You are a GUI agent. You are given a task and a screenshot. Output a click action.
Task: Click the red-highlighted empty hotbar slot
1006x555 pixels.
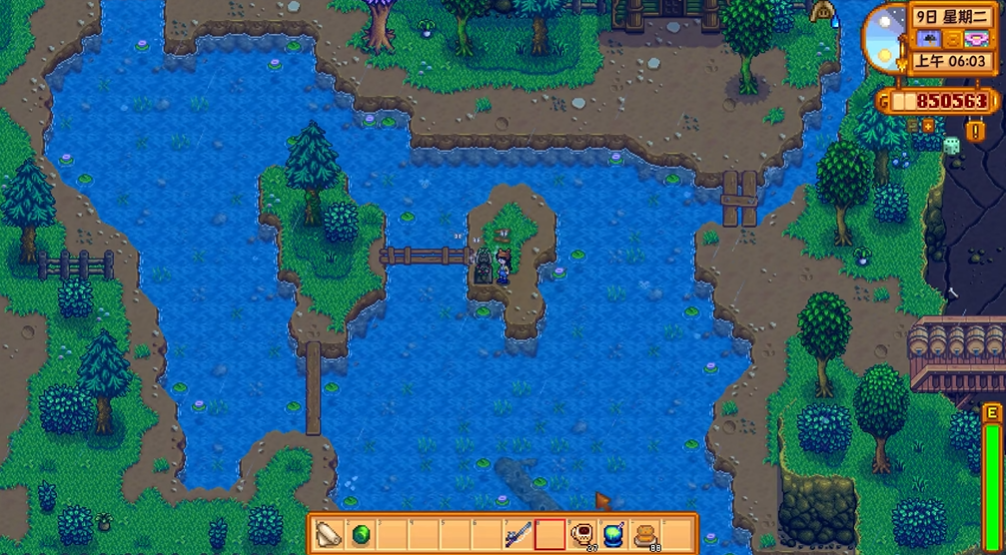tap(550, 534)
